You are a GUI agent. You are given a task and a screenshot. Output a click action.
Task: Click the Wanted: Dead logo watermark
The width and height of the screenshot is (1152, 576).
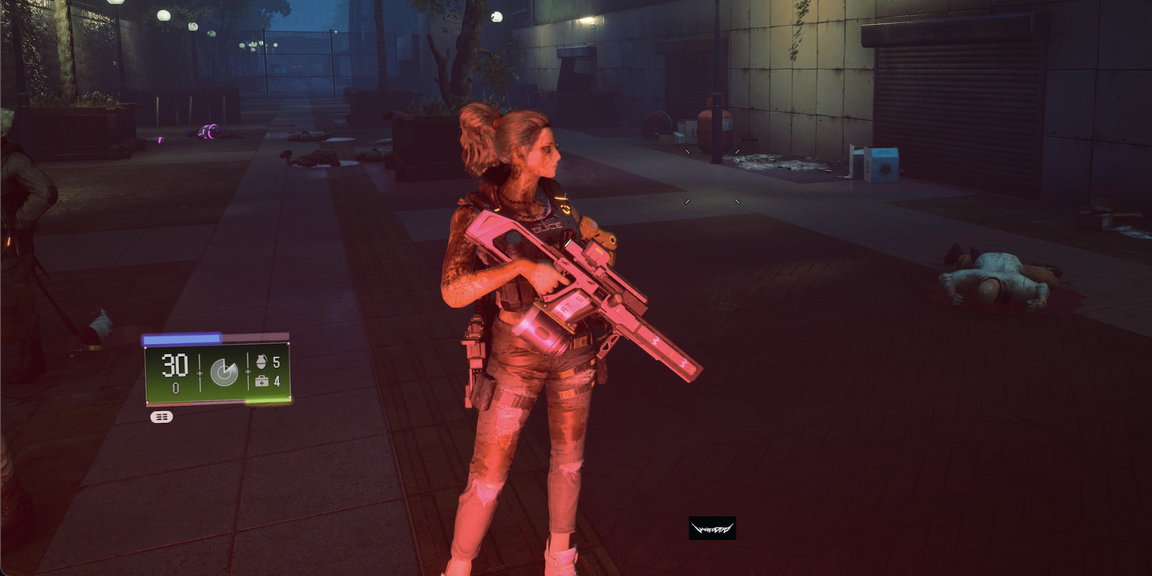tap(712, 528)
